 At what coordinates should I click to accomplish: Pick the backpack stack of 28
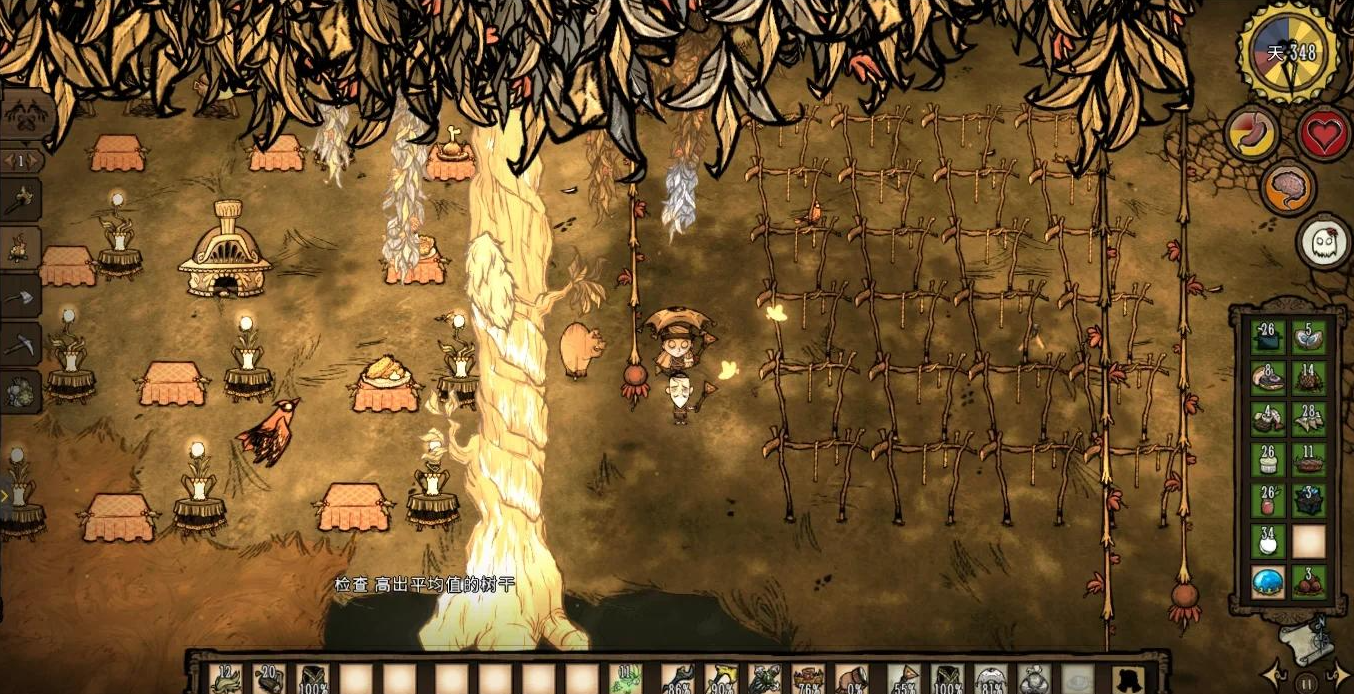(x=1309, y=418)
